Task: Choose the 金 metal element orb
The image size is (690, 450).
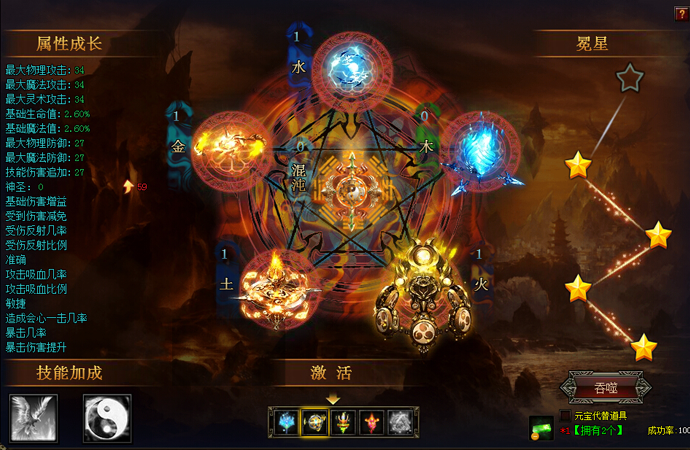Action: pos(228,146)
